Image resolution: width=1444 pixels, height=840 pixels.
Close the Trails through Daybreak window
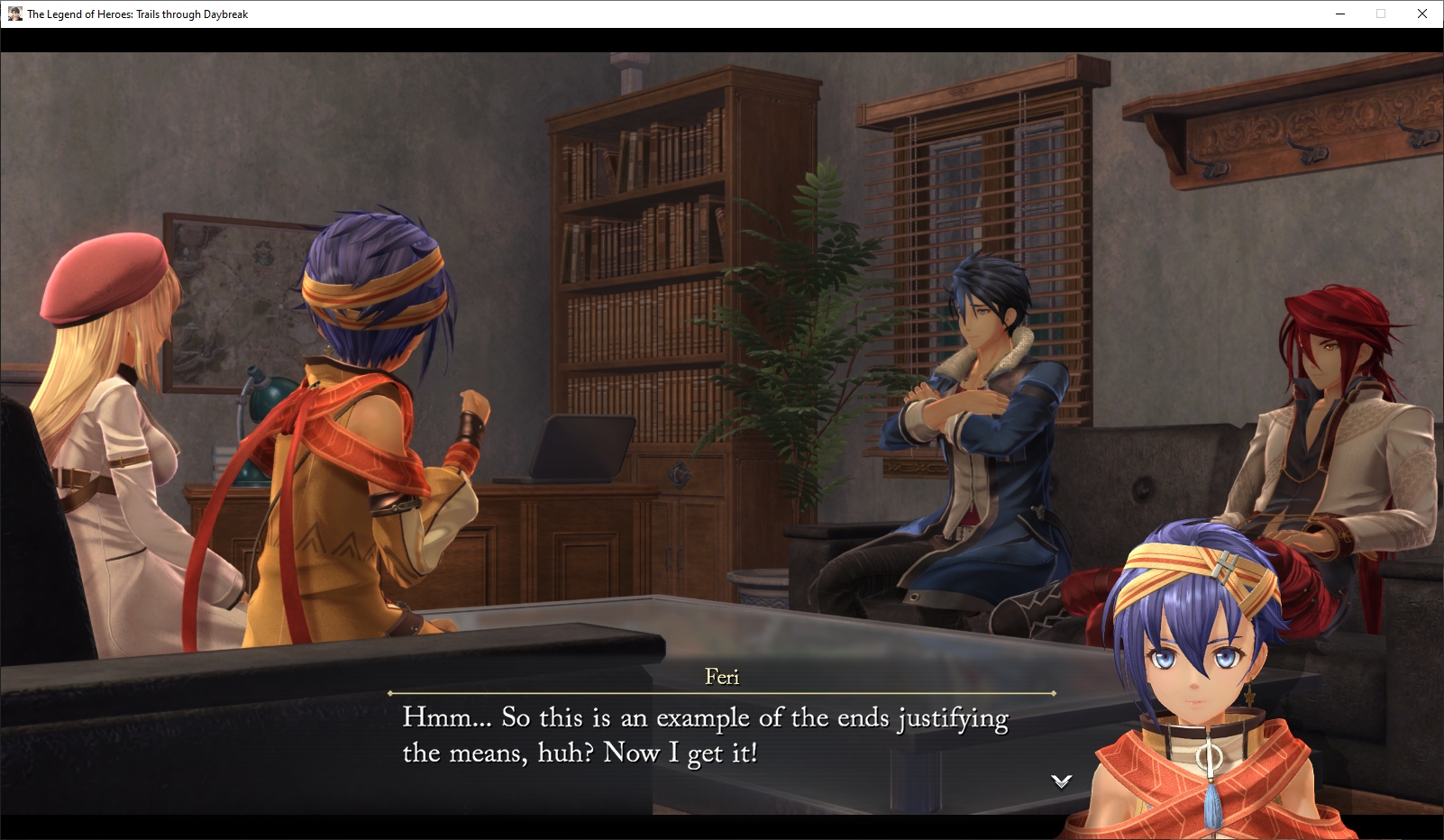coord(1422,14)
